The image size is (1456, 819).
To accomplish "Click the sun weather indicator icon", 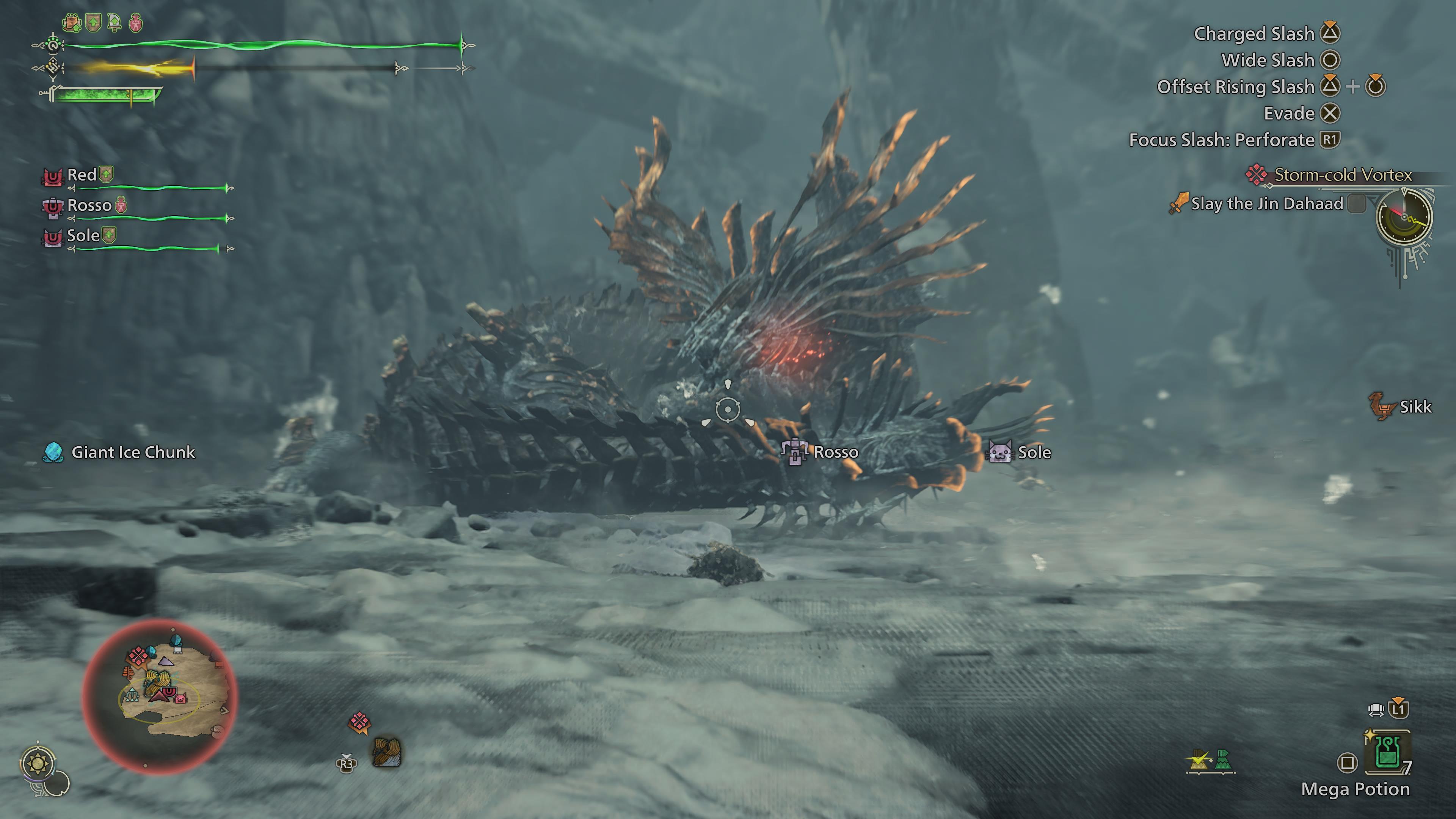I will [x=38, y=764].
